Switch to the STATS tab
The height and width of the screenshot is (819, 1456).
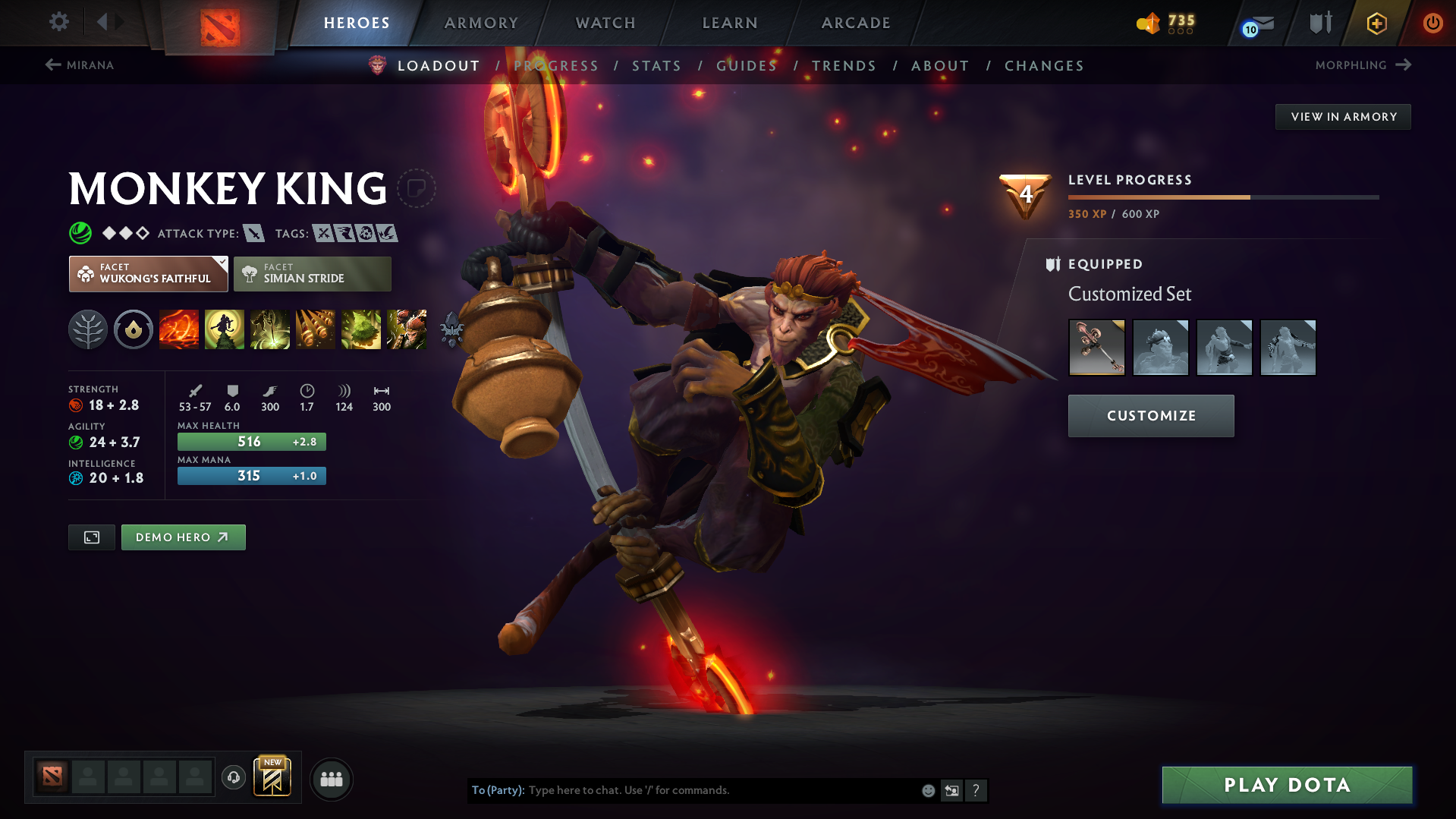(656, 65)
